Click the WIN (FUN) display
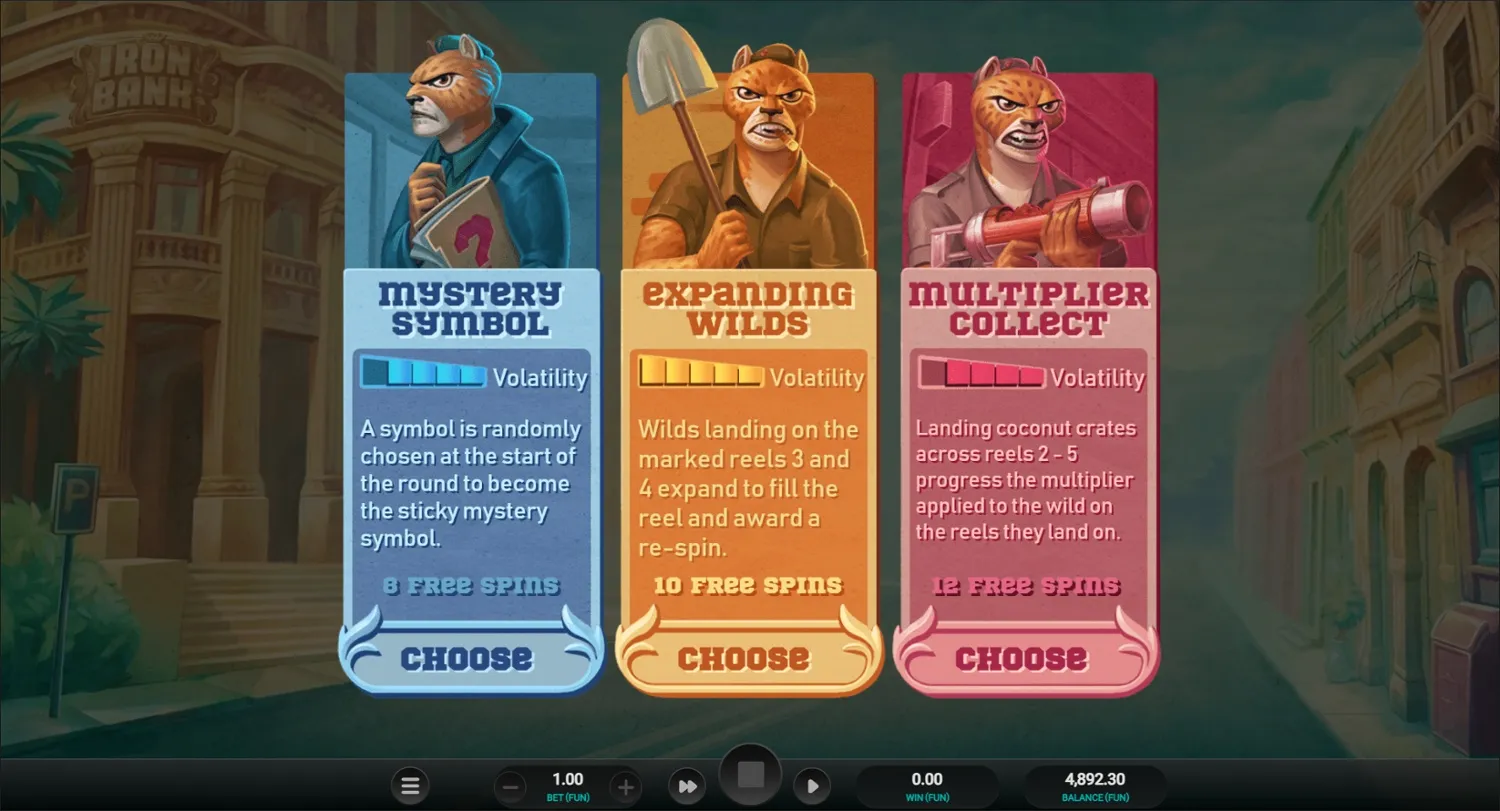1500x811 pixels. pos(928,785)
